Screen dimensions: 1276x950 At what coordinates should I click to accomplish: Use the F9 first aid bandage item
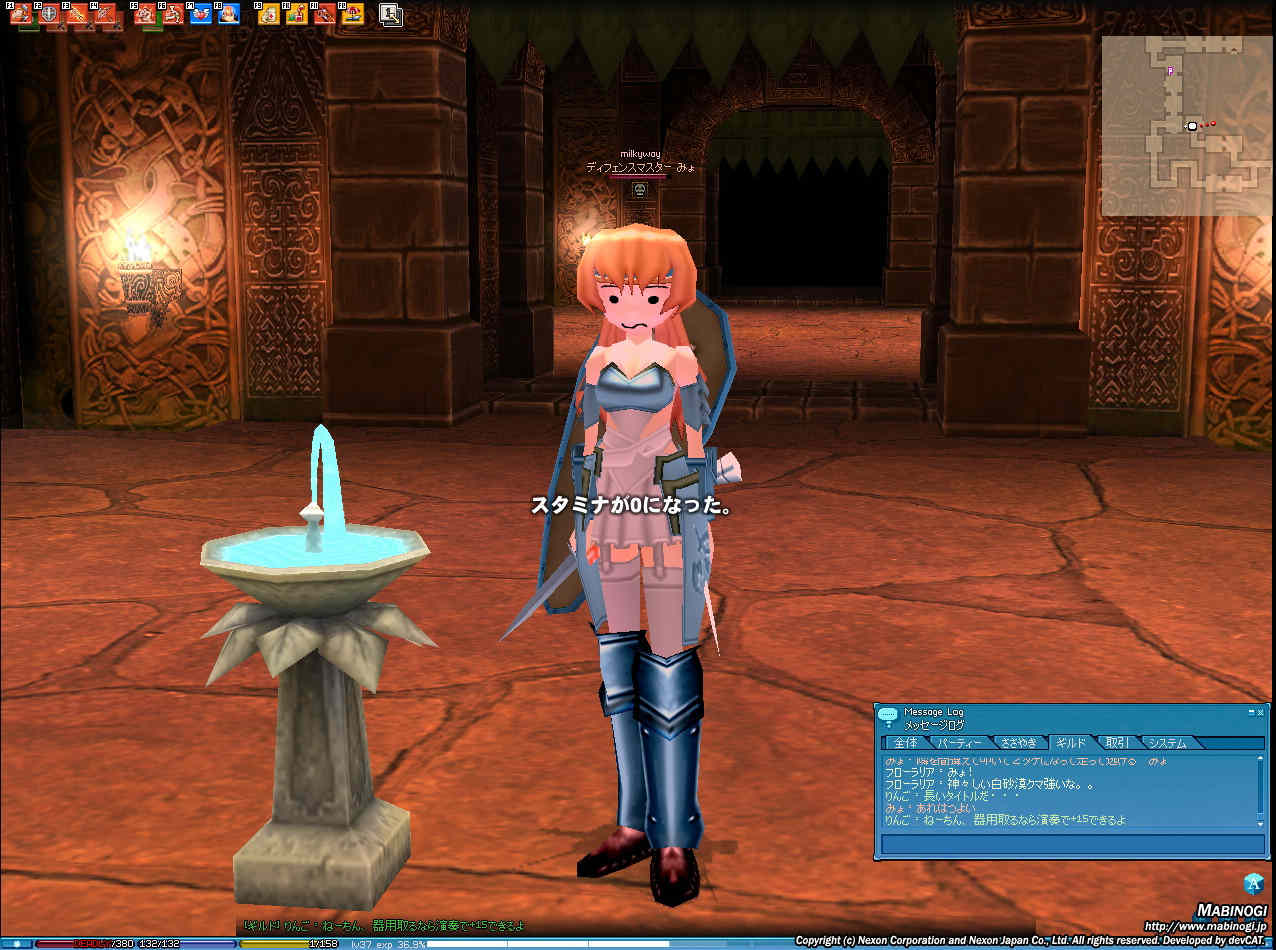268,15
